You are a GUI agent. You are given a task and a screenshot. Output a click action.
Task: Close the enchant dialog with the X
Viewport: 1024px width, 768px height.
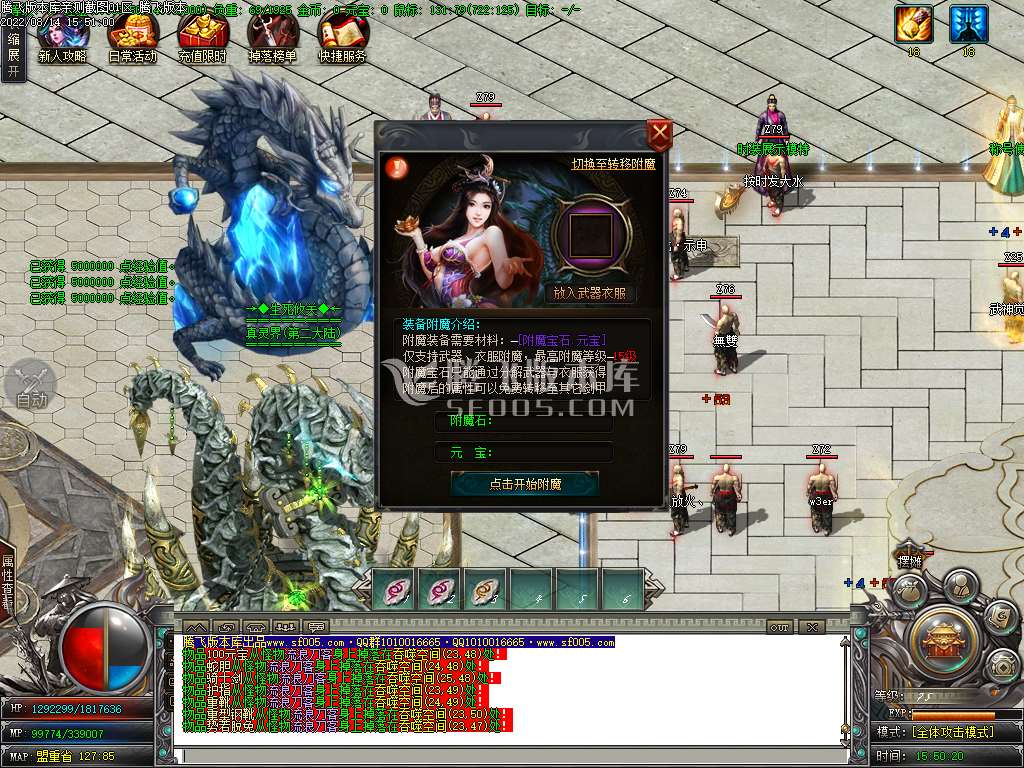659,133
